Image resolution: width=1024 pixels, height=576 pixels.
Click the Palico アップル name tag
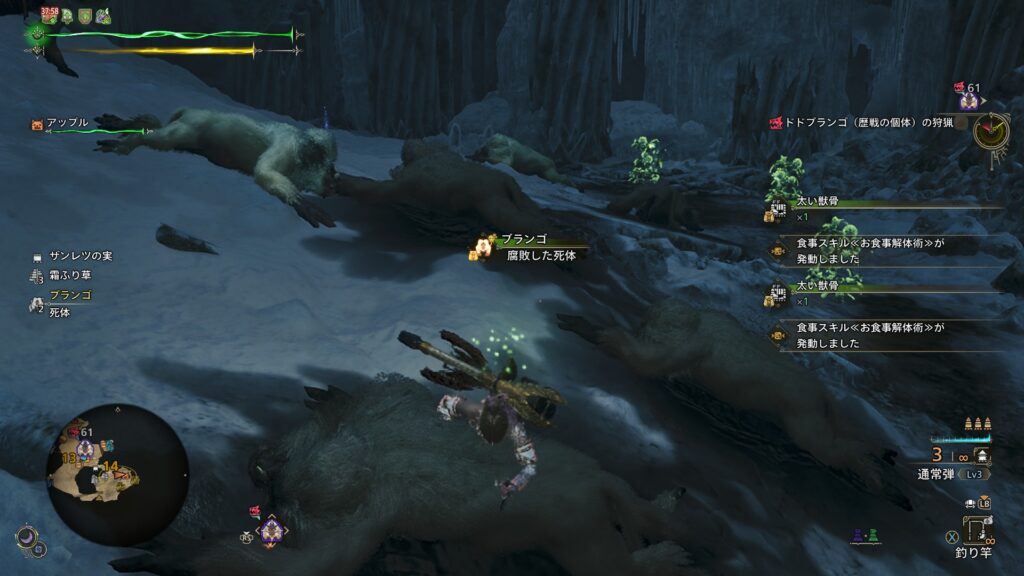[66, 123]
